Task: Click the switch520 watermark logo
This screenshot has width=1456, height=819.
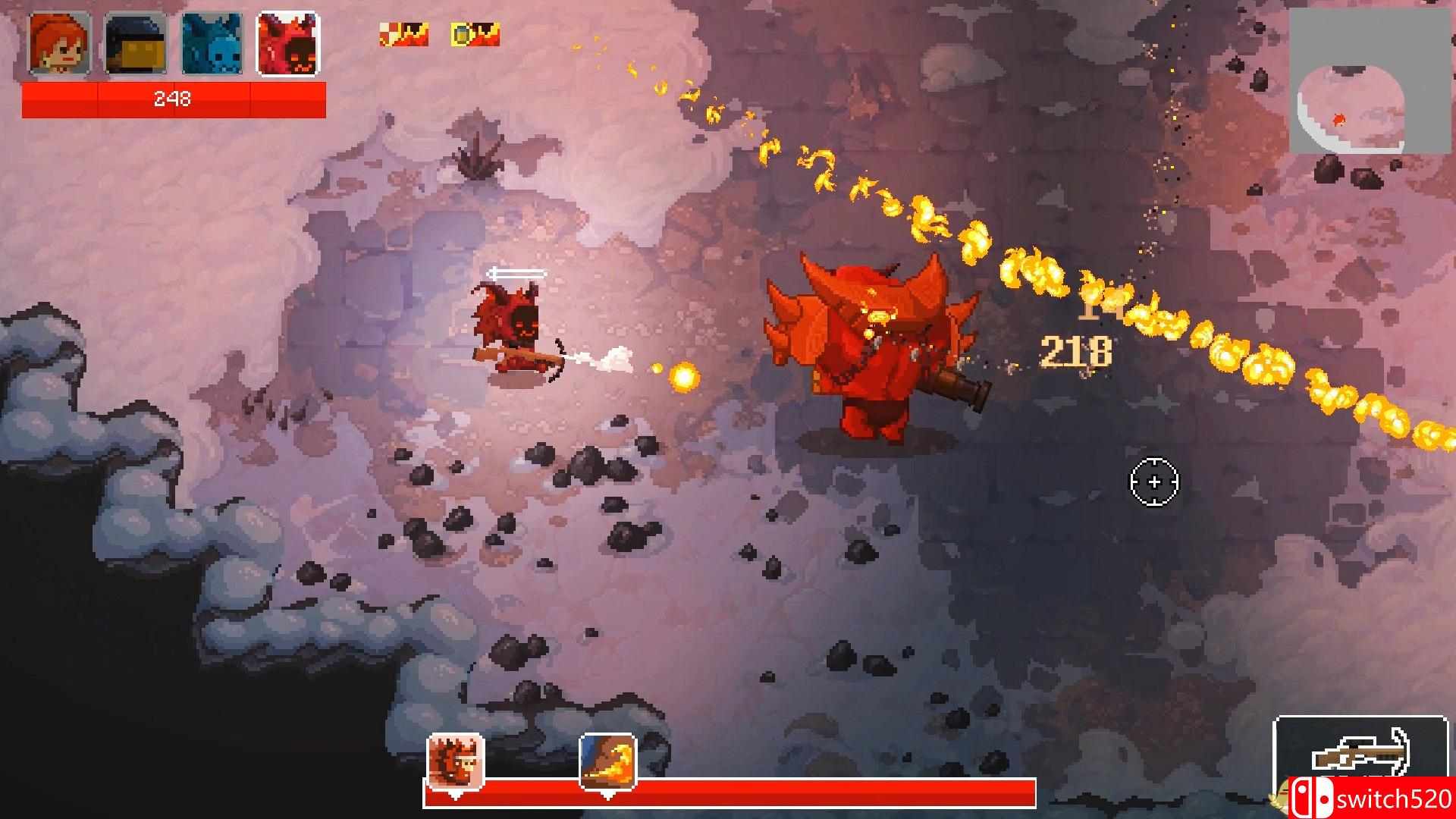Action: 1373,799
